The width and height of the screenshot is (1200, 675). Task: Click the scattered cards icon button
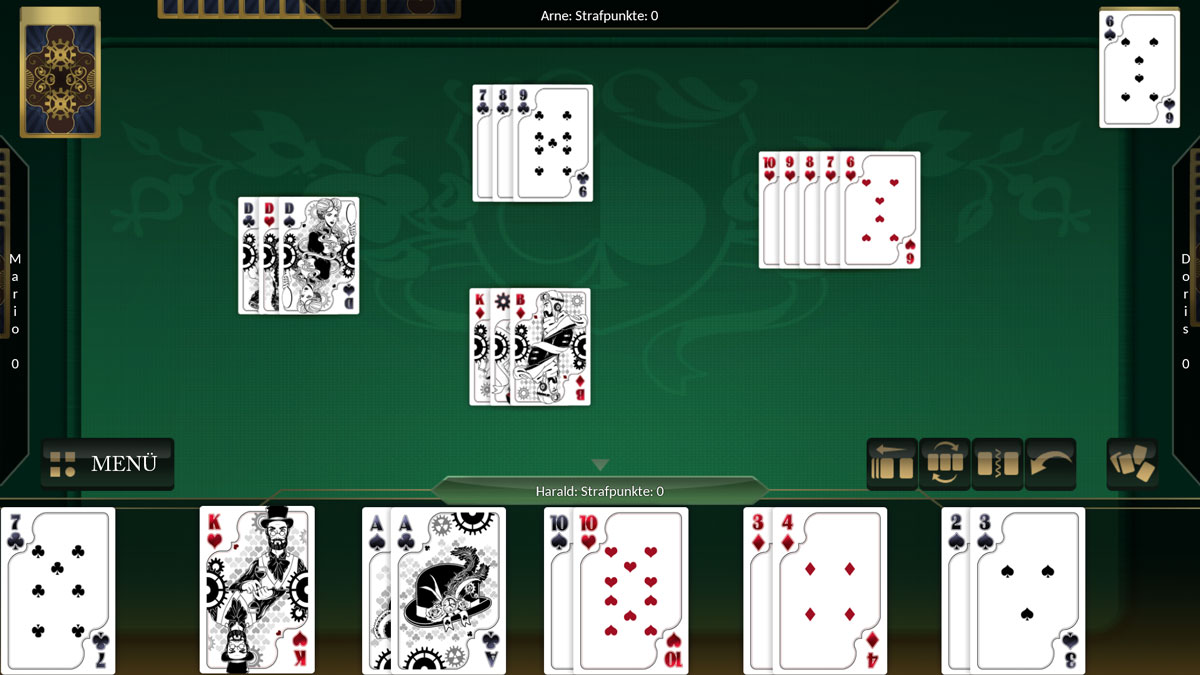click(1132, 464)
